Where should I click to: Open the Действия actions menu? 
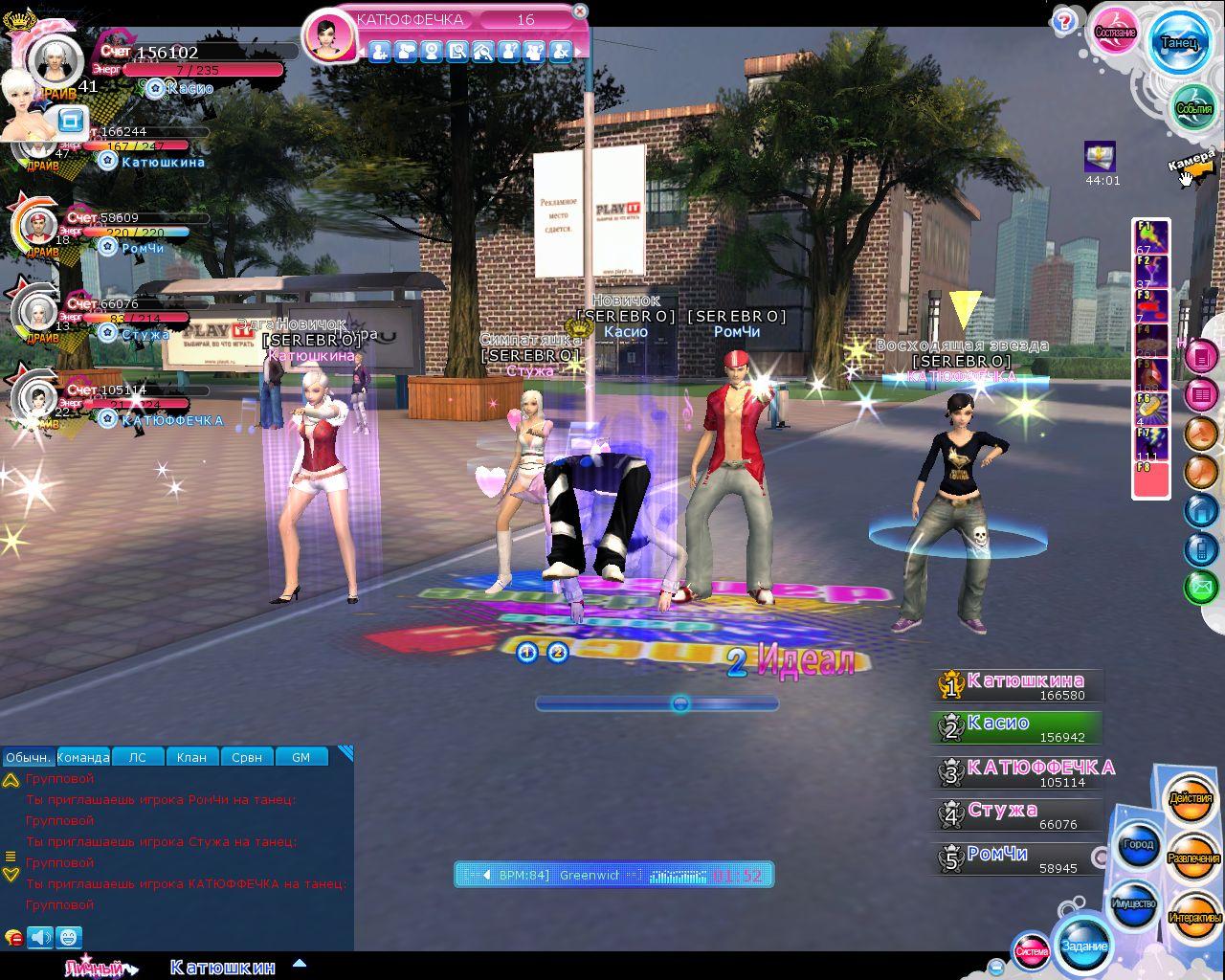1191,798
